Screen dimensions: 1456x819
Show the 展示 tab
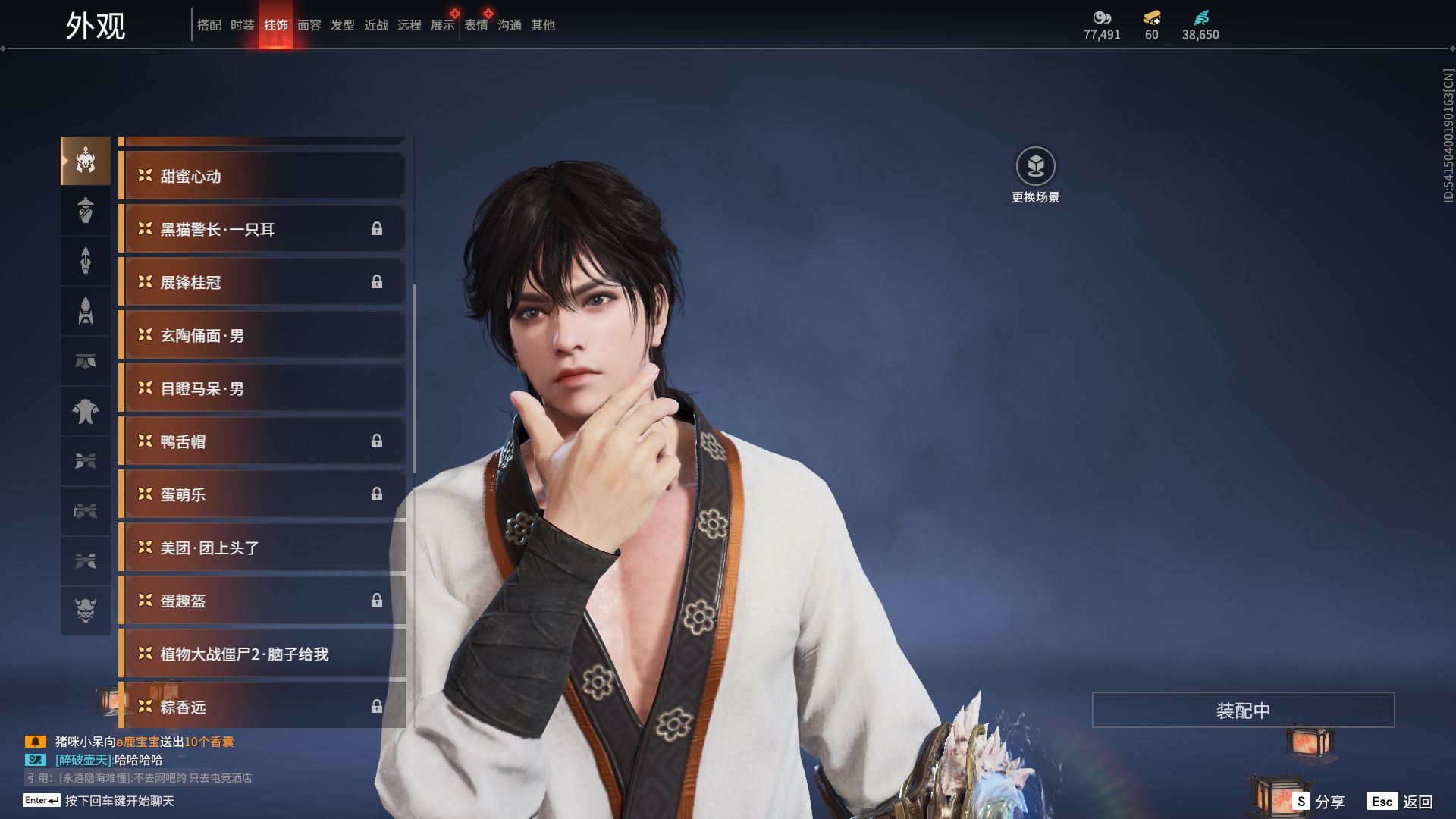point(443,25)
